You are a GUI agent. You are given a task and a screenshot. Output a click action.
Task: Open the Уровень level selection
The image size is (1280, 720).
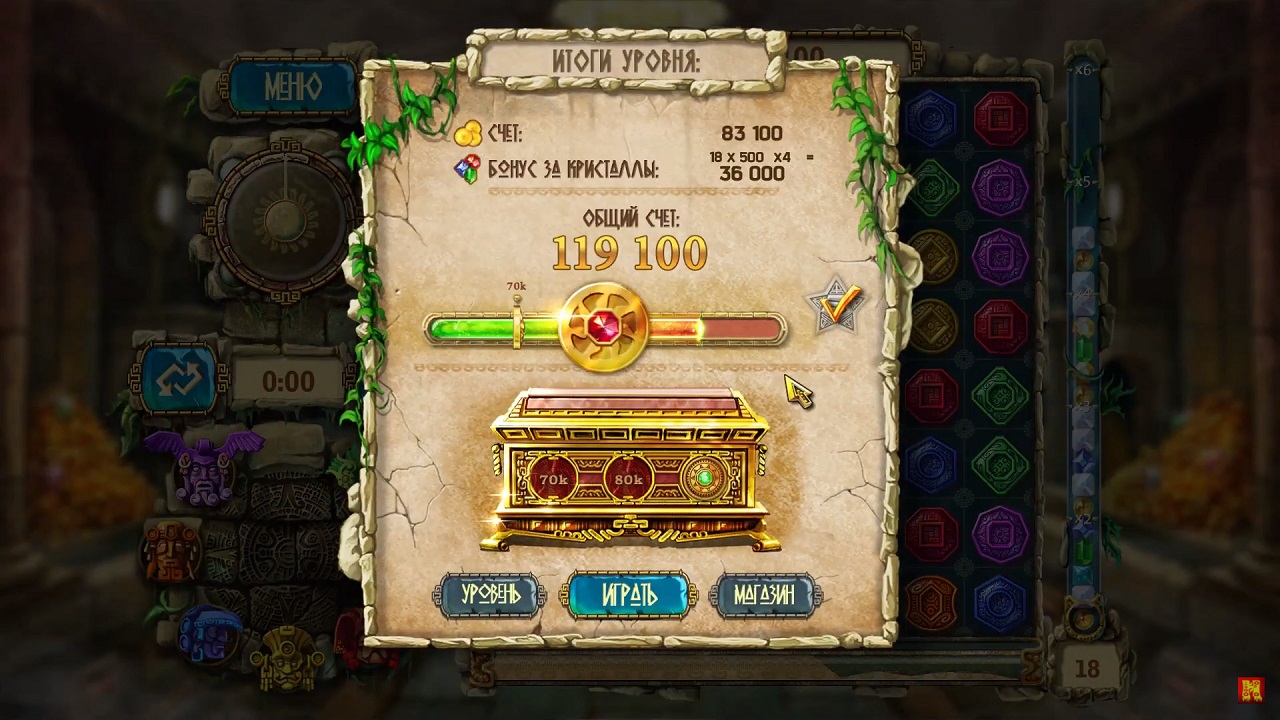pos(490,594)
